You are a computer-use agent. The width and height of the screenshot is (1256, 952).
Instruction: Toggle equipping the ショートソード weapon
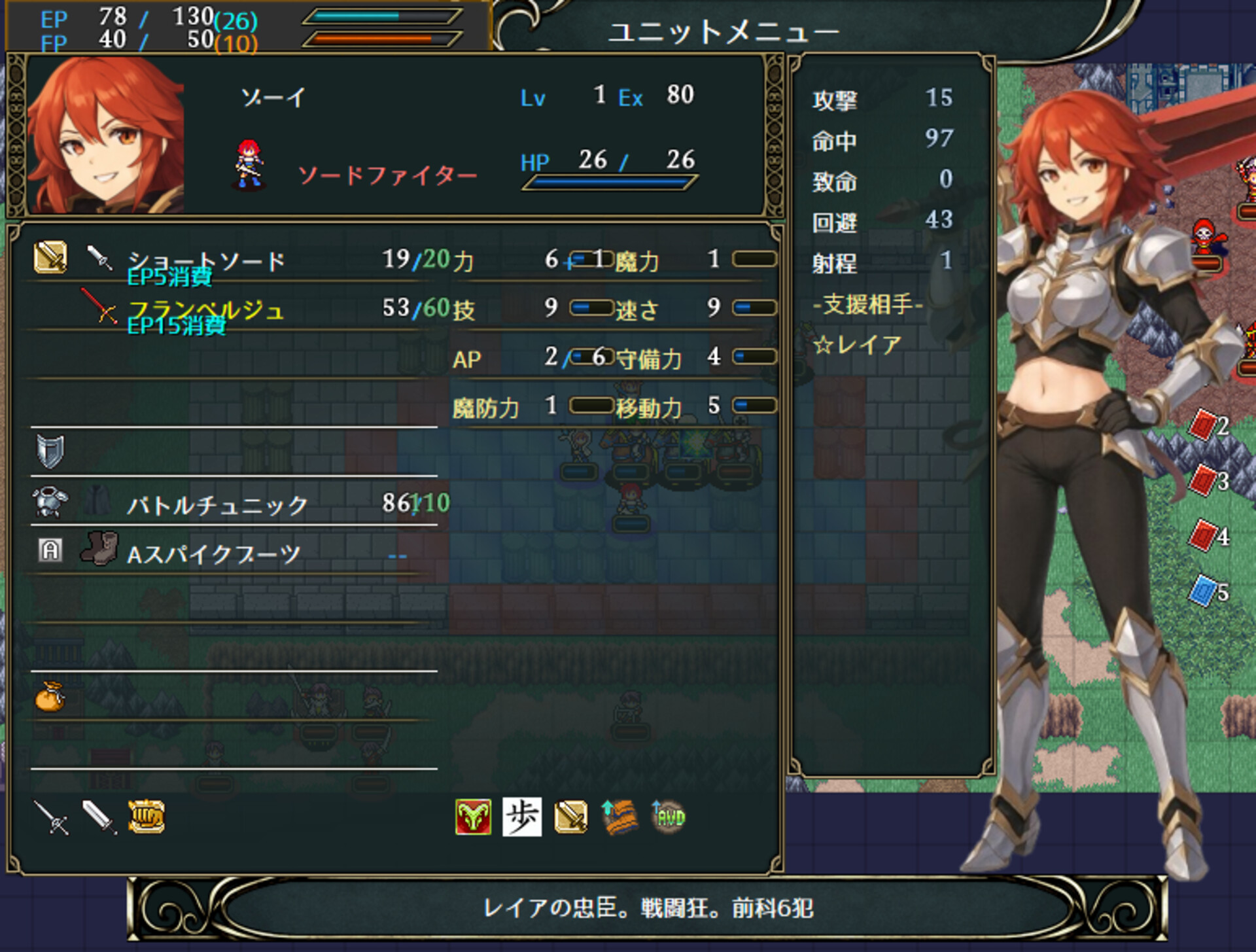tap(206, 259)
